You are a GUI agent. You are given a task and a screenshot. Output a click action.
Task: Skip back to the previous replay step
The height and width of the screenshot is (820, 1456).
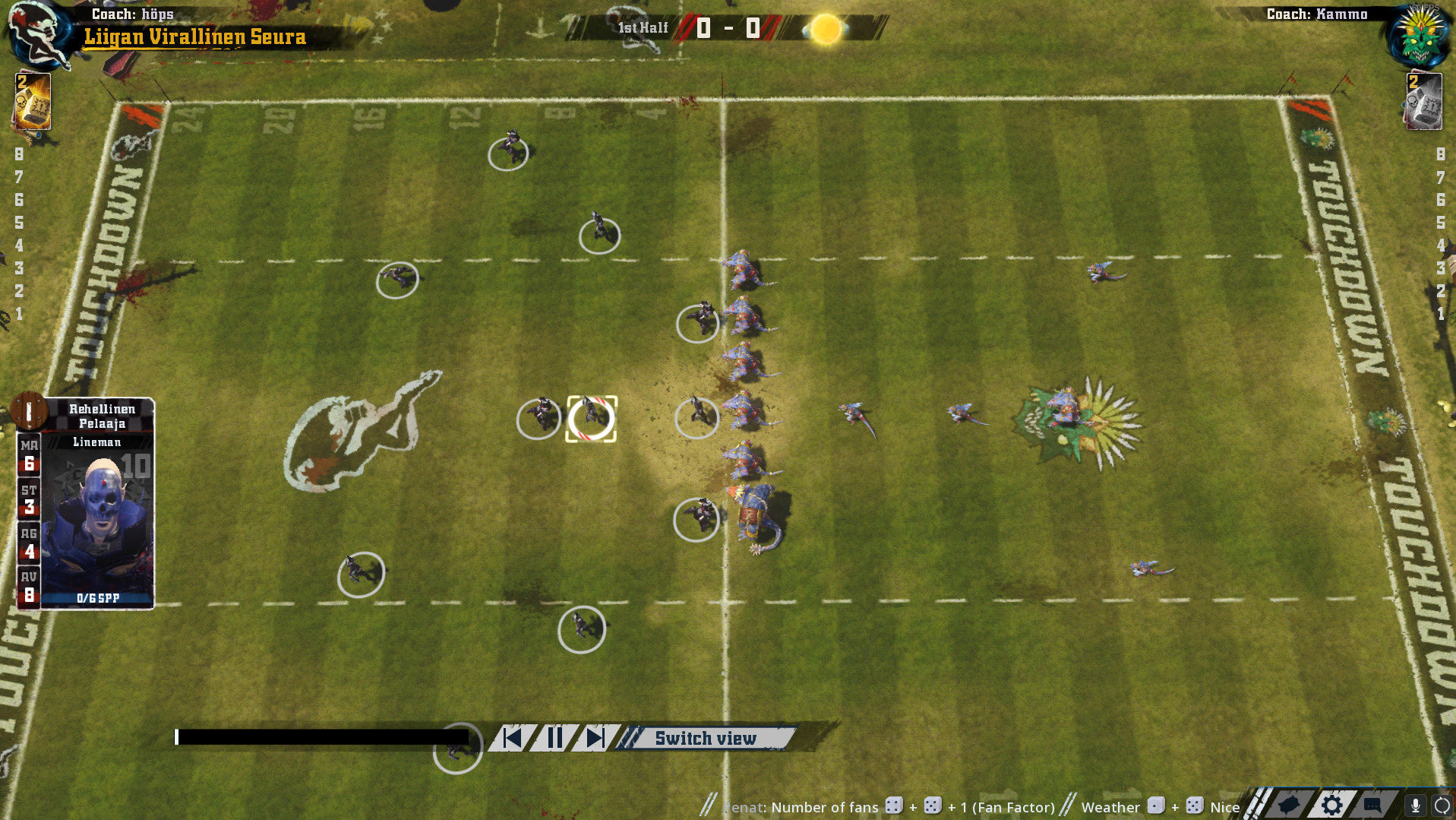coord(513,738)
